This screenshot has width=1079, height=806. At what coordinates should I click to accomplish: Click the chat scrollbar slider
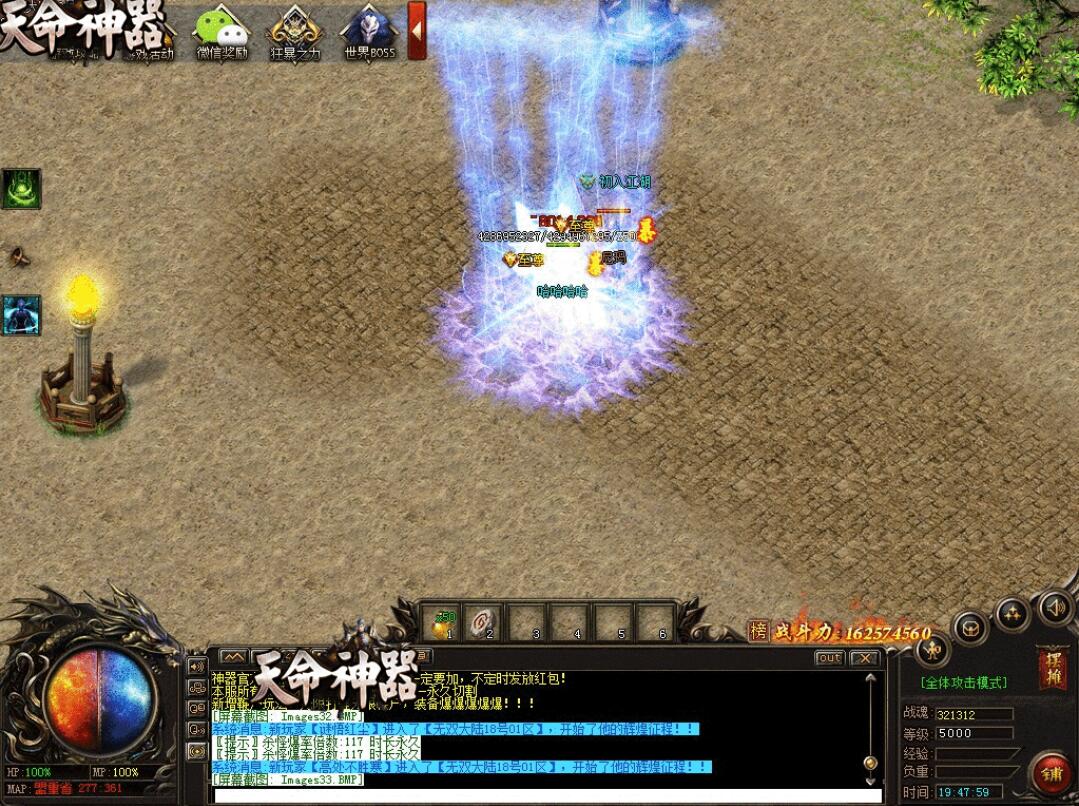pos(871,762)
